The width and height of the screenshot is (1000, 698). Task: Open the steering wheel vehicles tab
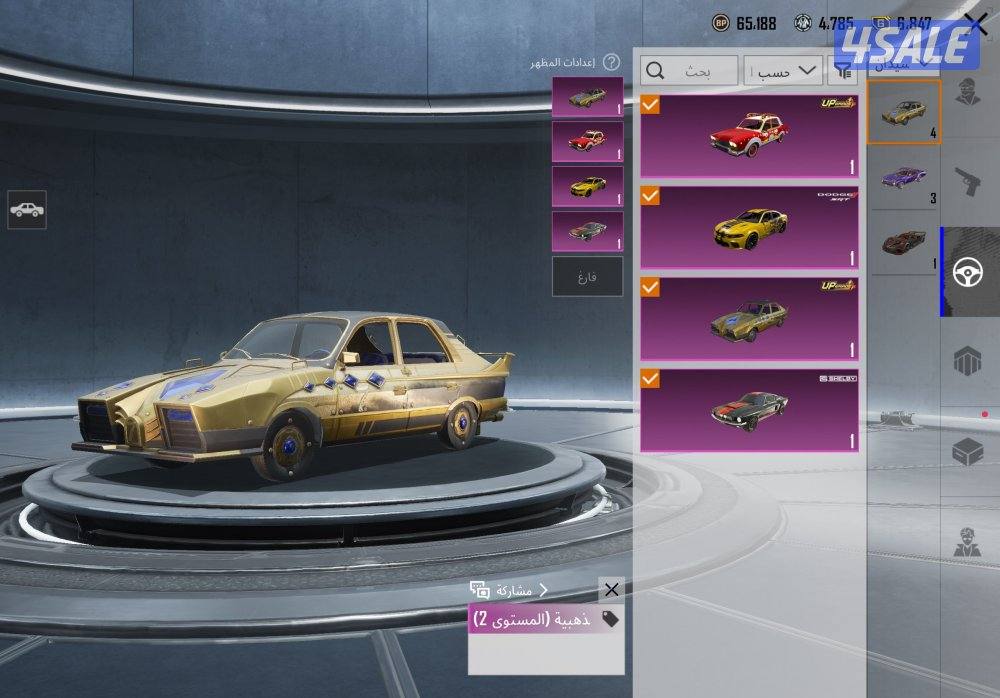point(967,272)
